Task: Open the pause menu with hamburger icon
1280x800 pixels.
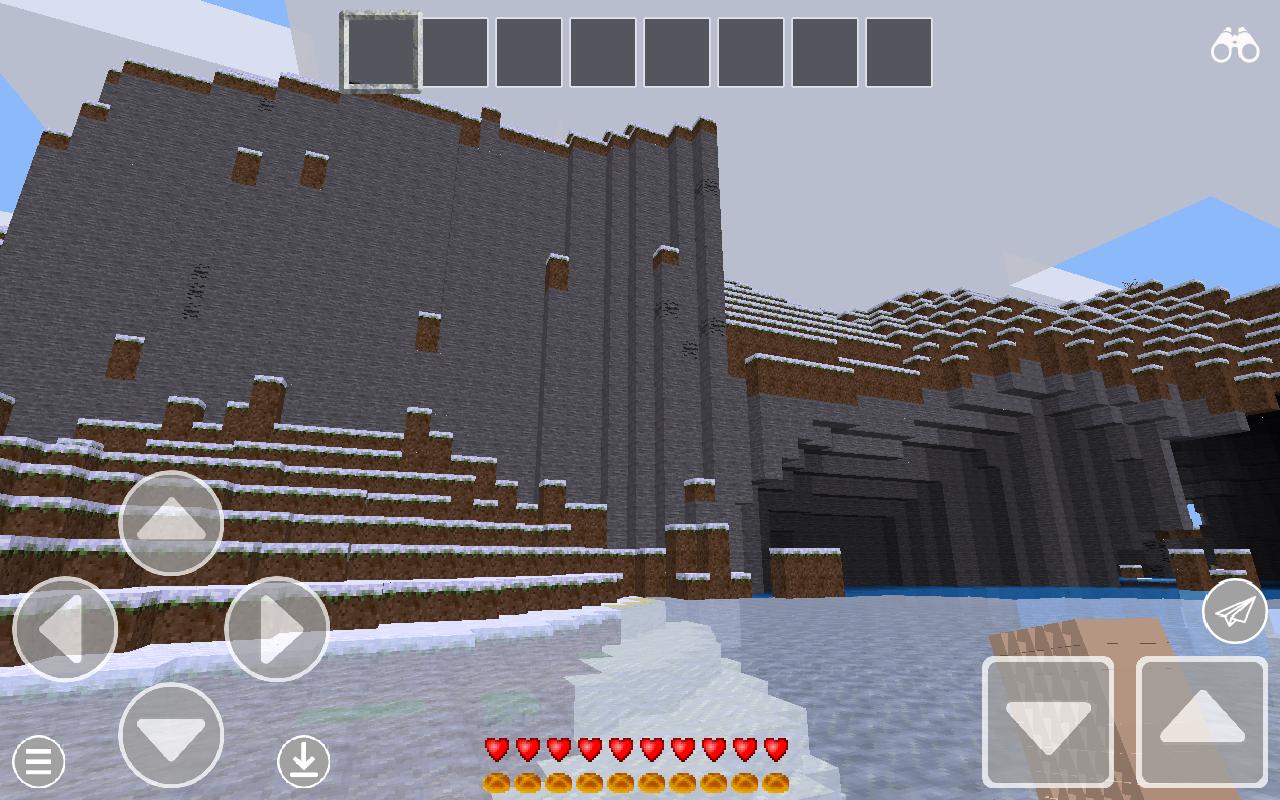Action: (38, 762)
